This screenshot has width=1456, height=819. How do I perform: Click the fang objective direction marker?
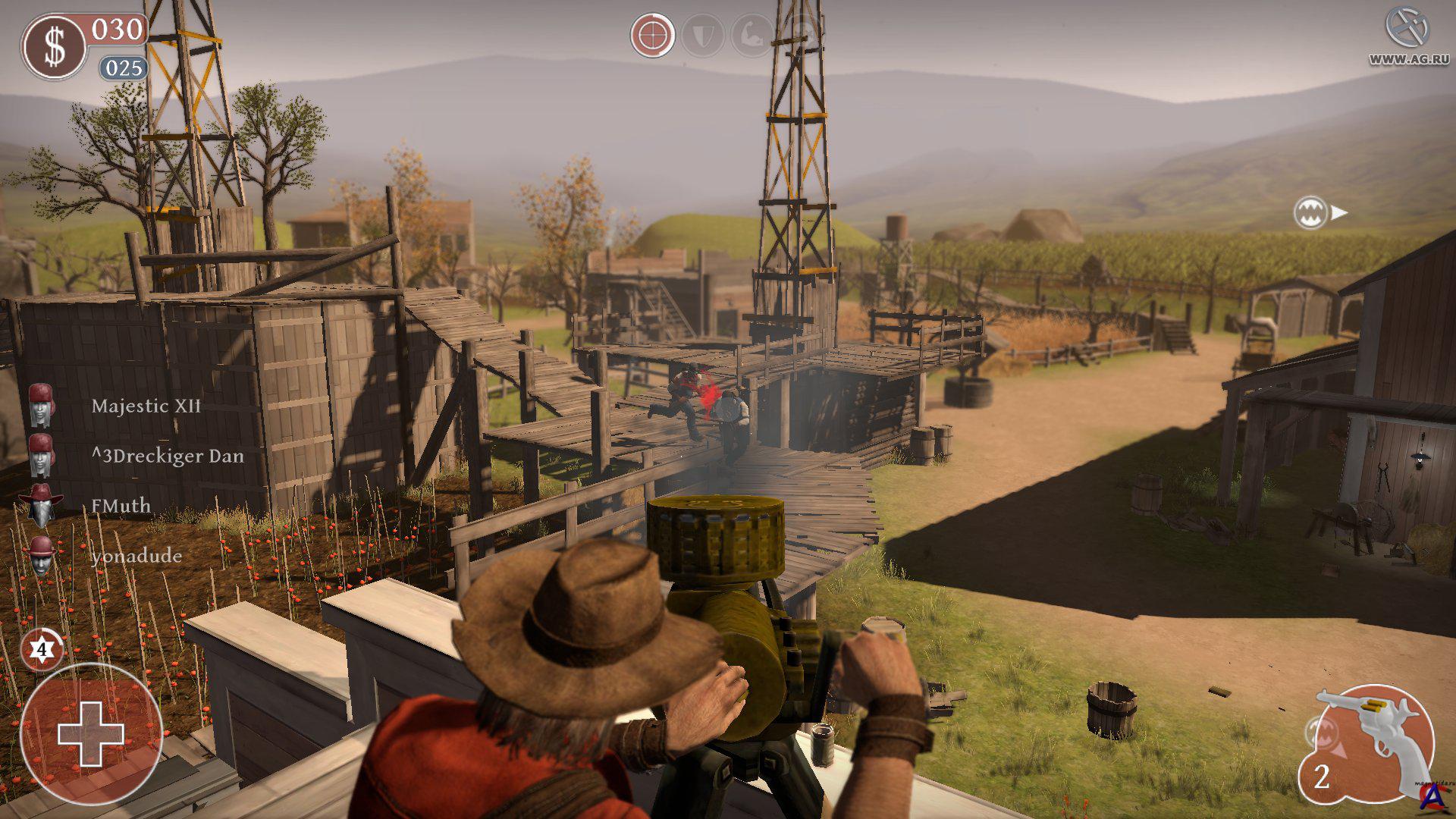point(1311,213)
